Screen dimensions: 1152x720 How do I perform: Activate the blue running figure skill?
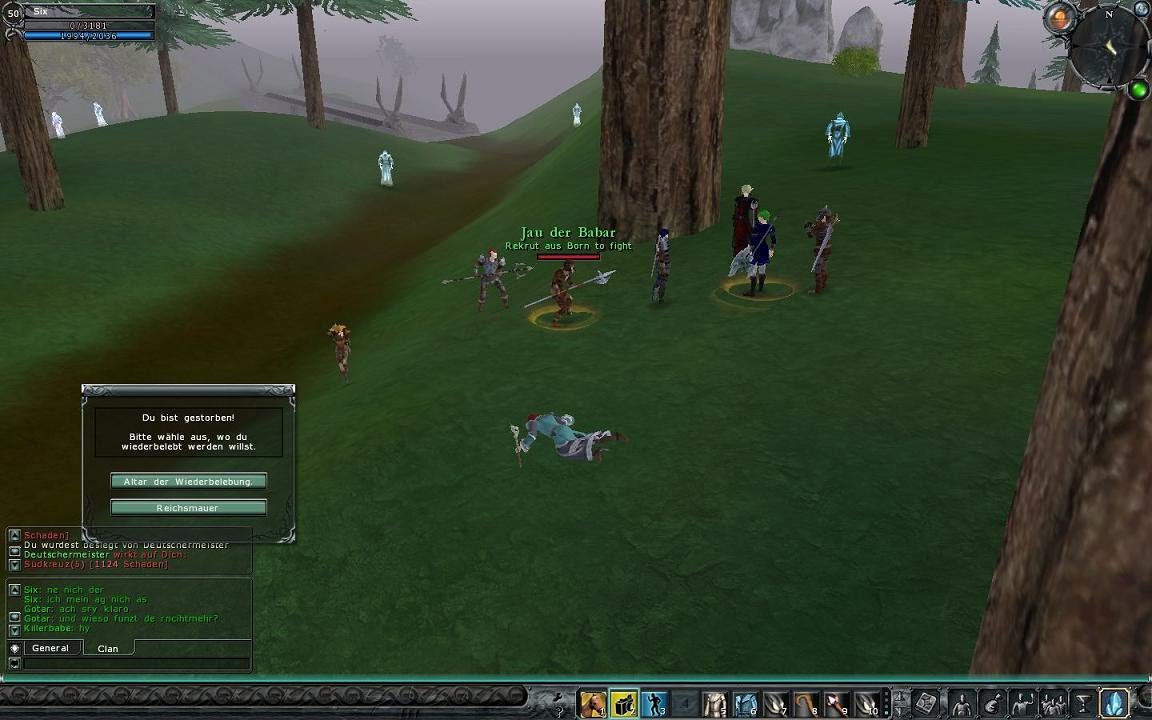pyautogui.click(x=654, y=704)
